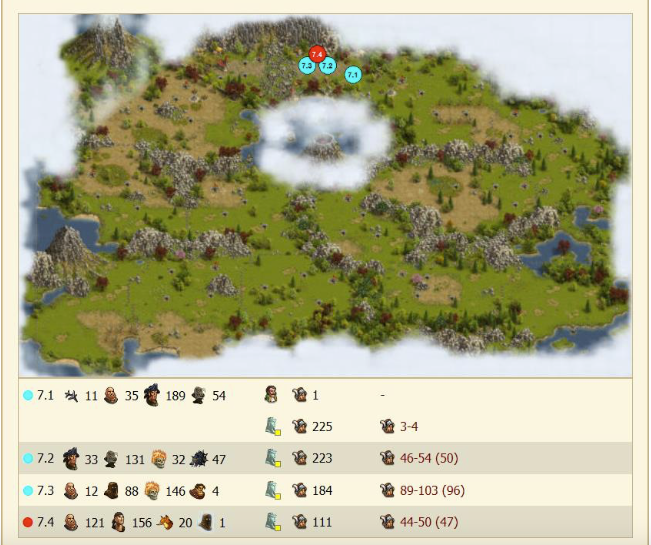This screenshot has height=545, width=651.
Task: Pick the cyan 7.3 map marker
Action: [x=307, y=65]
